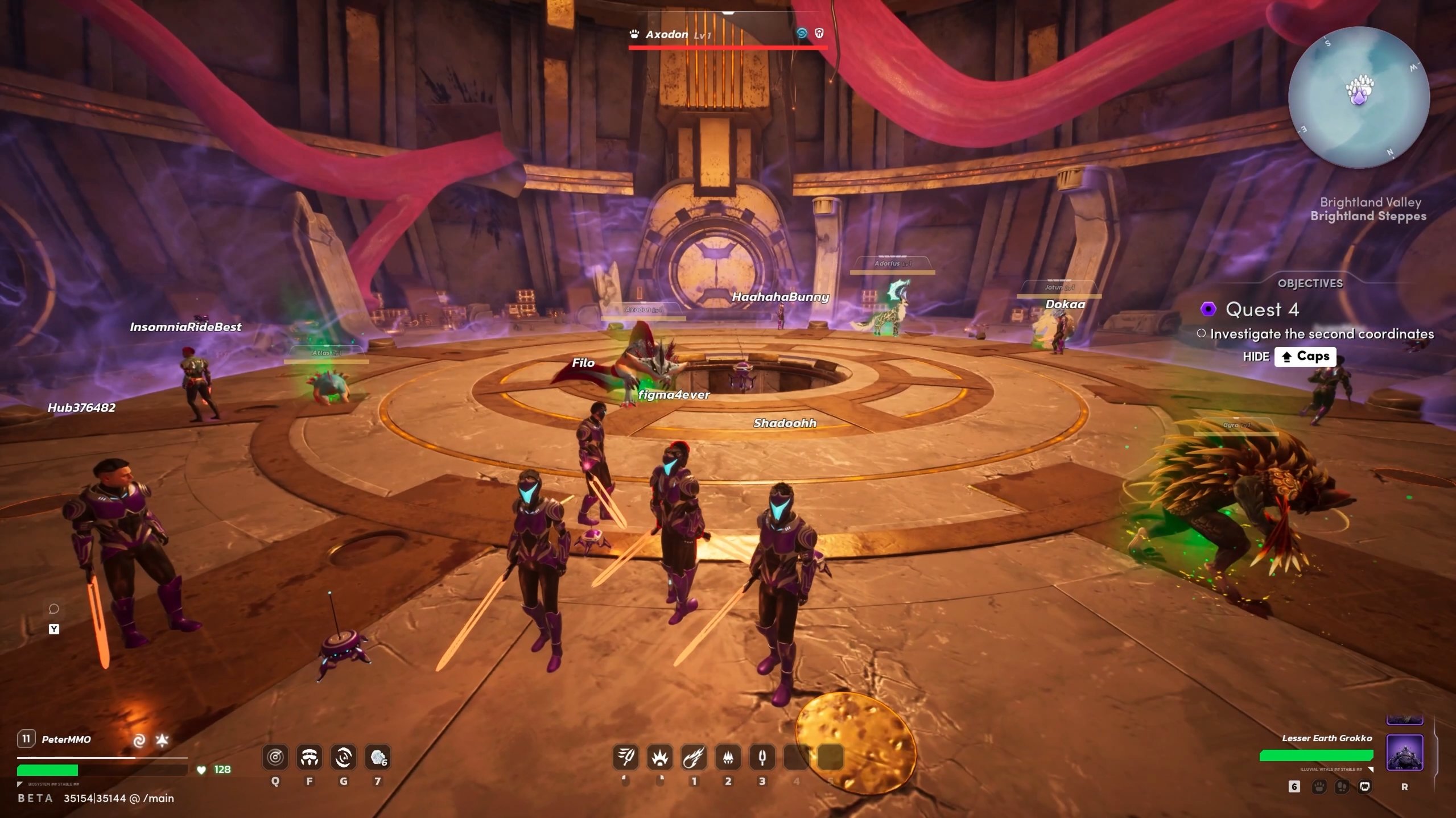Click the star burst icon beside PeterMMO

pos(162,739)
